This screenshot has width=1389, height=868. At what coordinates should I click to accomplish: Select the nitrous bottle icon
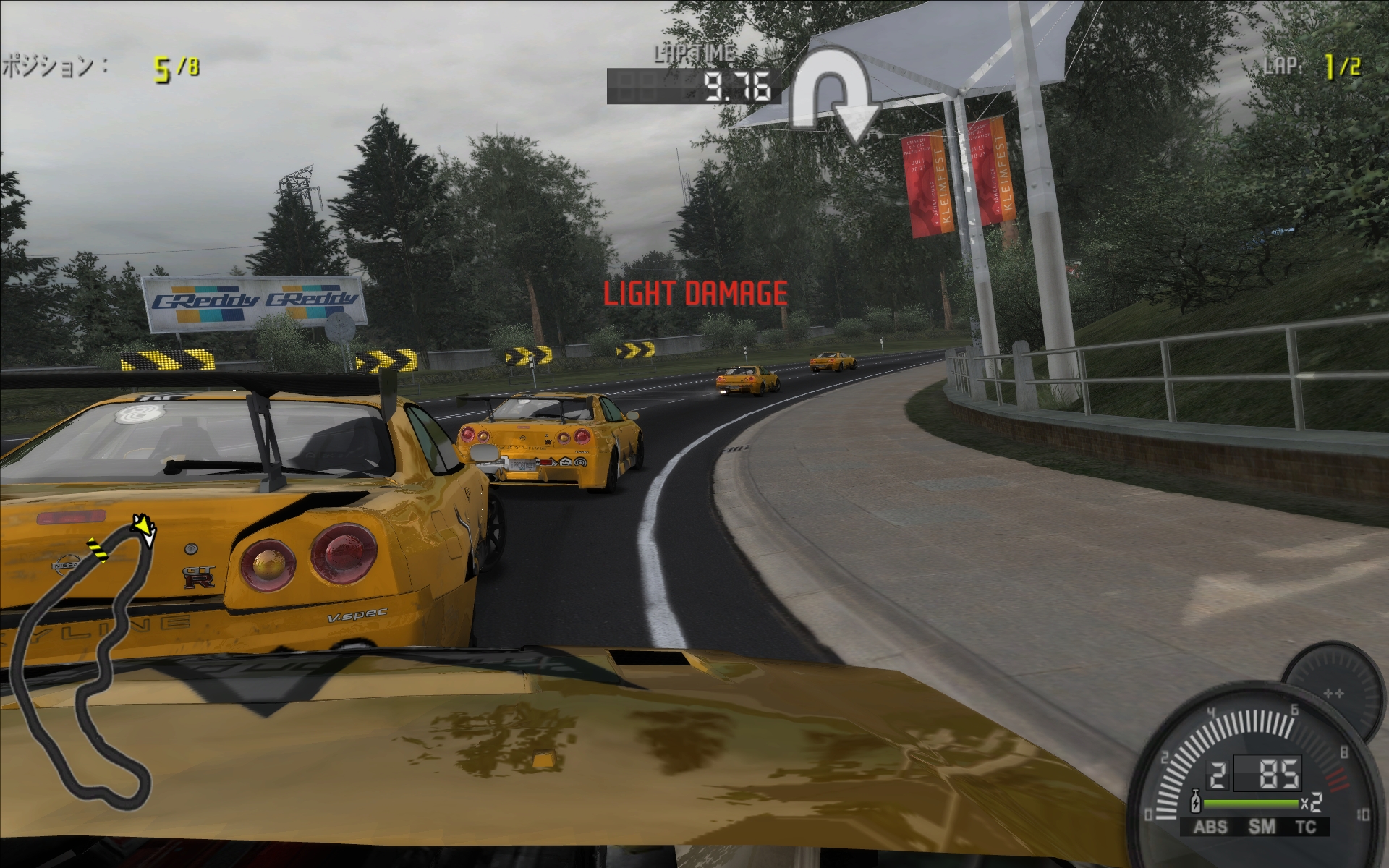1197,804
